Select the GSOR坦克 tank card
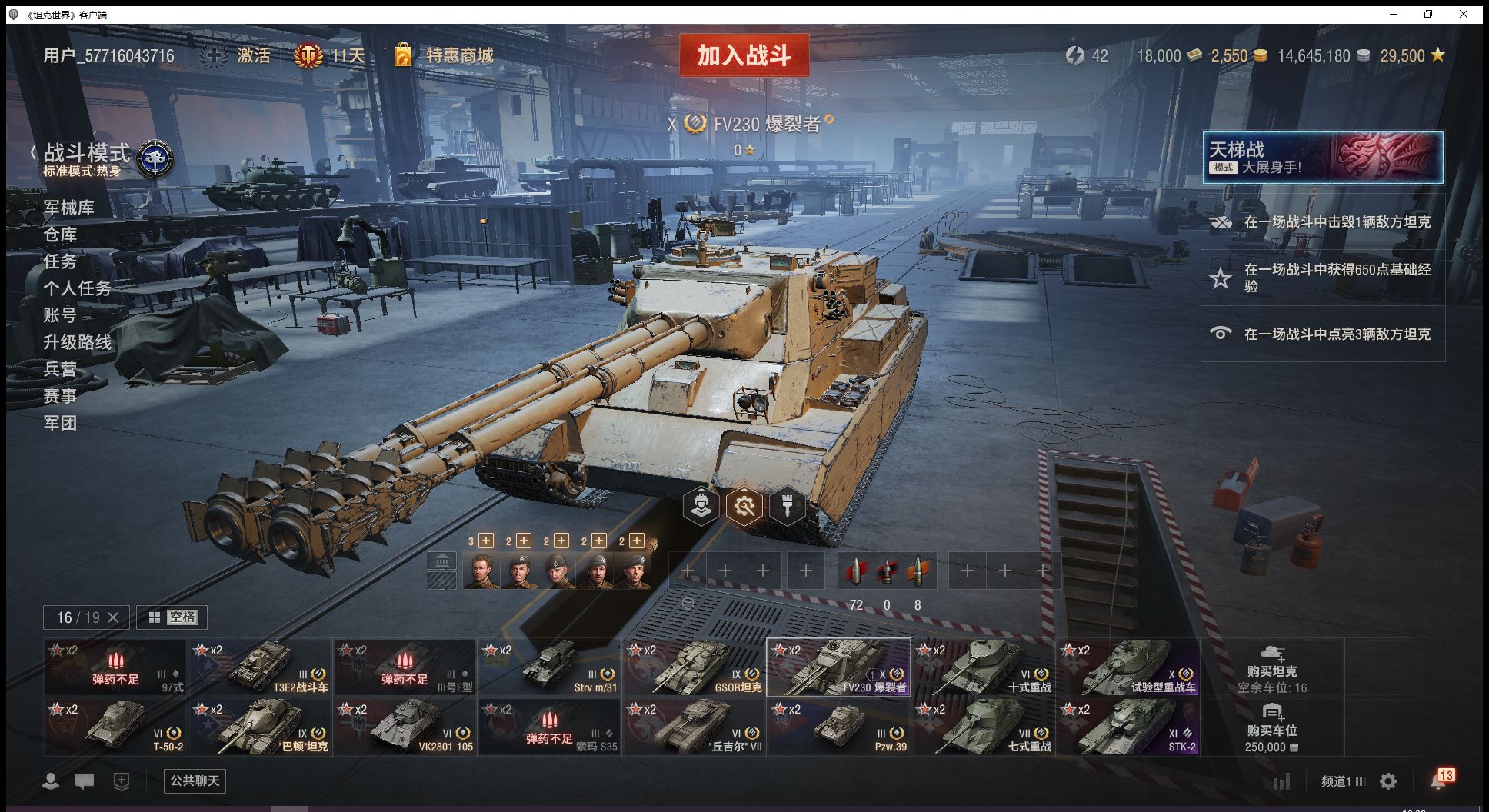The image size is (1489, 812). point(694,667)
